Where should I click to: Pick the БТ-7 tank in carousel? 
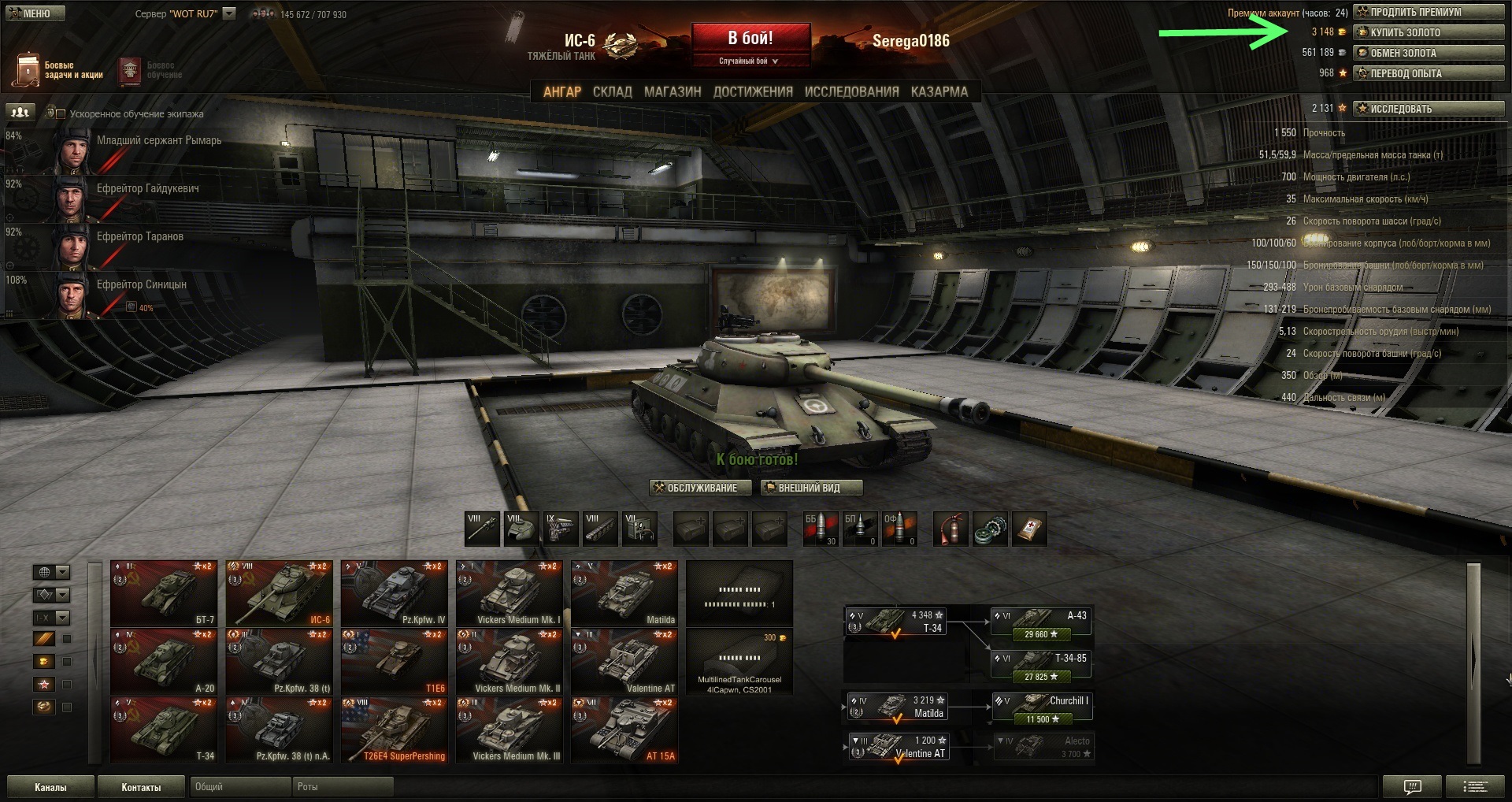click(164, 593)
